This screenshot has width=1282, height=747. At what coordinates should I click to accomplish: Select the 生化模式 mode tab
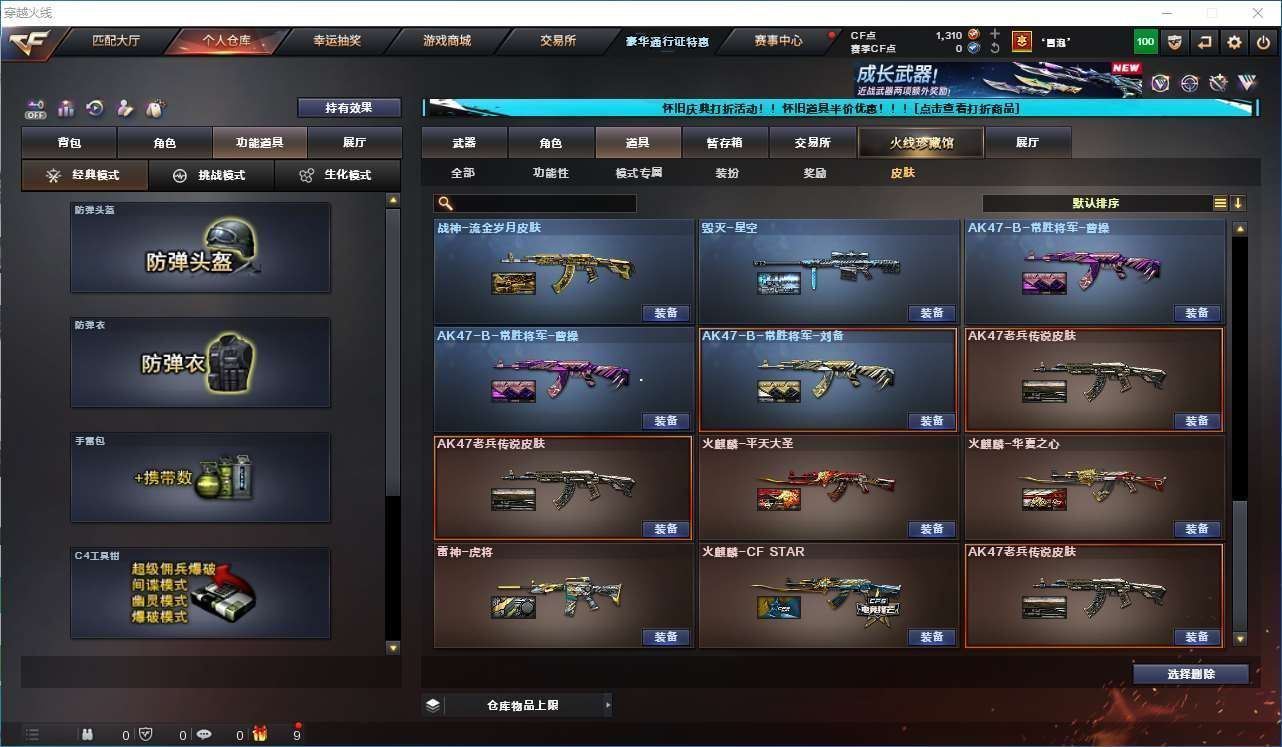point(337,175)
